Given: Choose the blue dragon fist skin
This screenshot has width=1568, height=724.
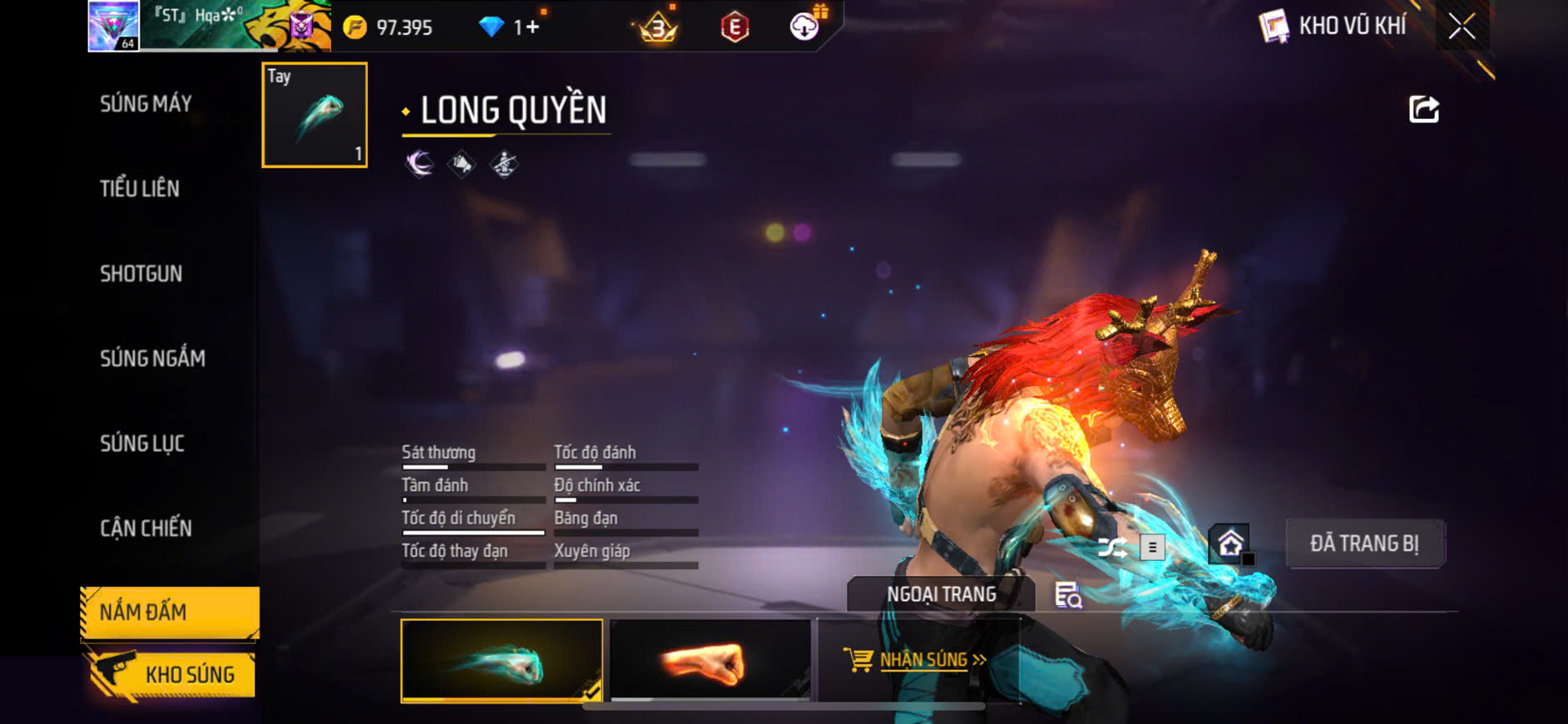Looking at the screenshot, I should pyautogui.click(x=502, y=661).
